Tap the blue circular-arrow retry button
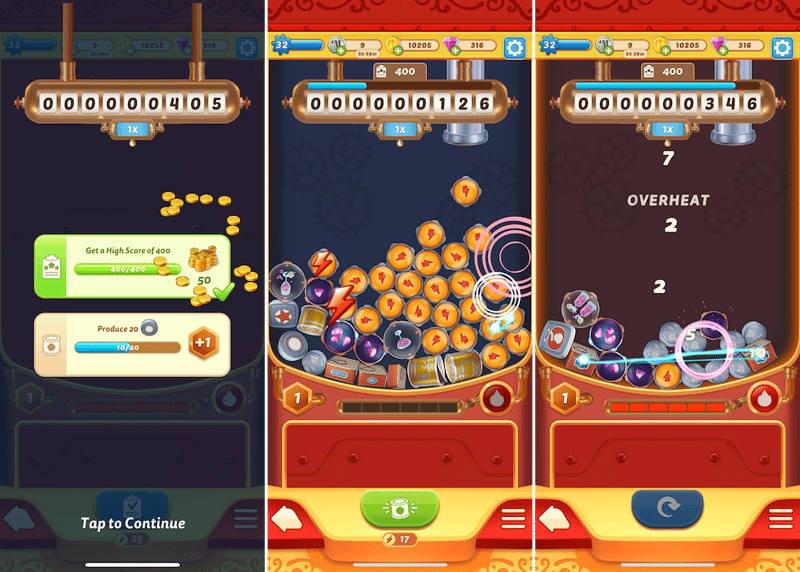 click(667, 508)
